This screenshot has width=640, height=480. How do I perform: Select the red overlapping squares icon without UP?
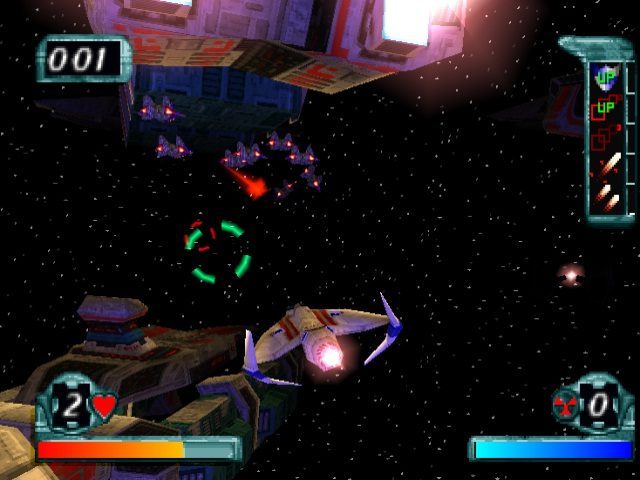point(603,139)
